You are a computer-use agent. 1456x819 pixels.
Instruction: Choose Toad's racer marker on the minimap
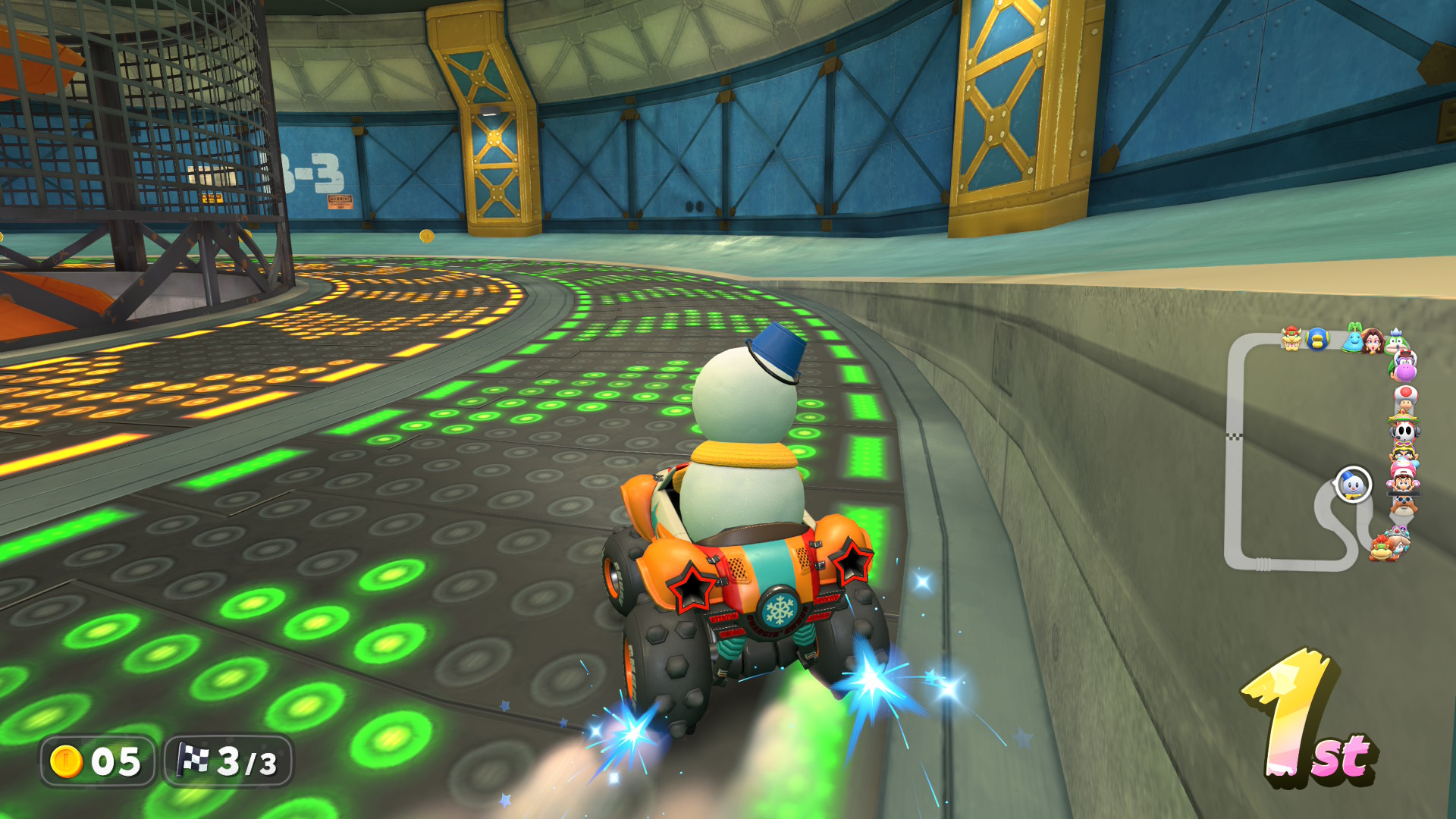[1405, 397]
